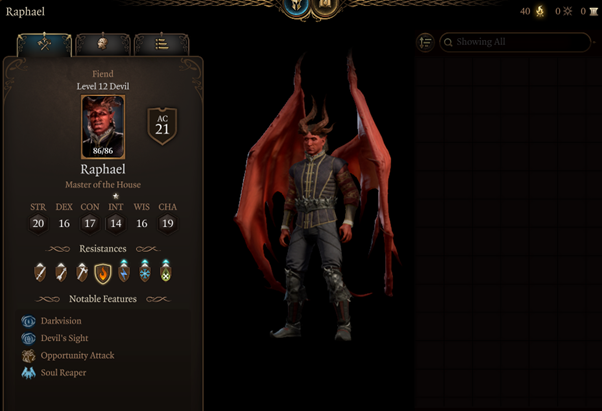Select the piercing arrow resistance icon
This screenshot has width=602, height=411.
[61, 271]
